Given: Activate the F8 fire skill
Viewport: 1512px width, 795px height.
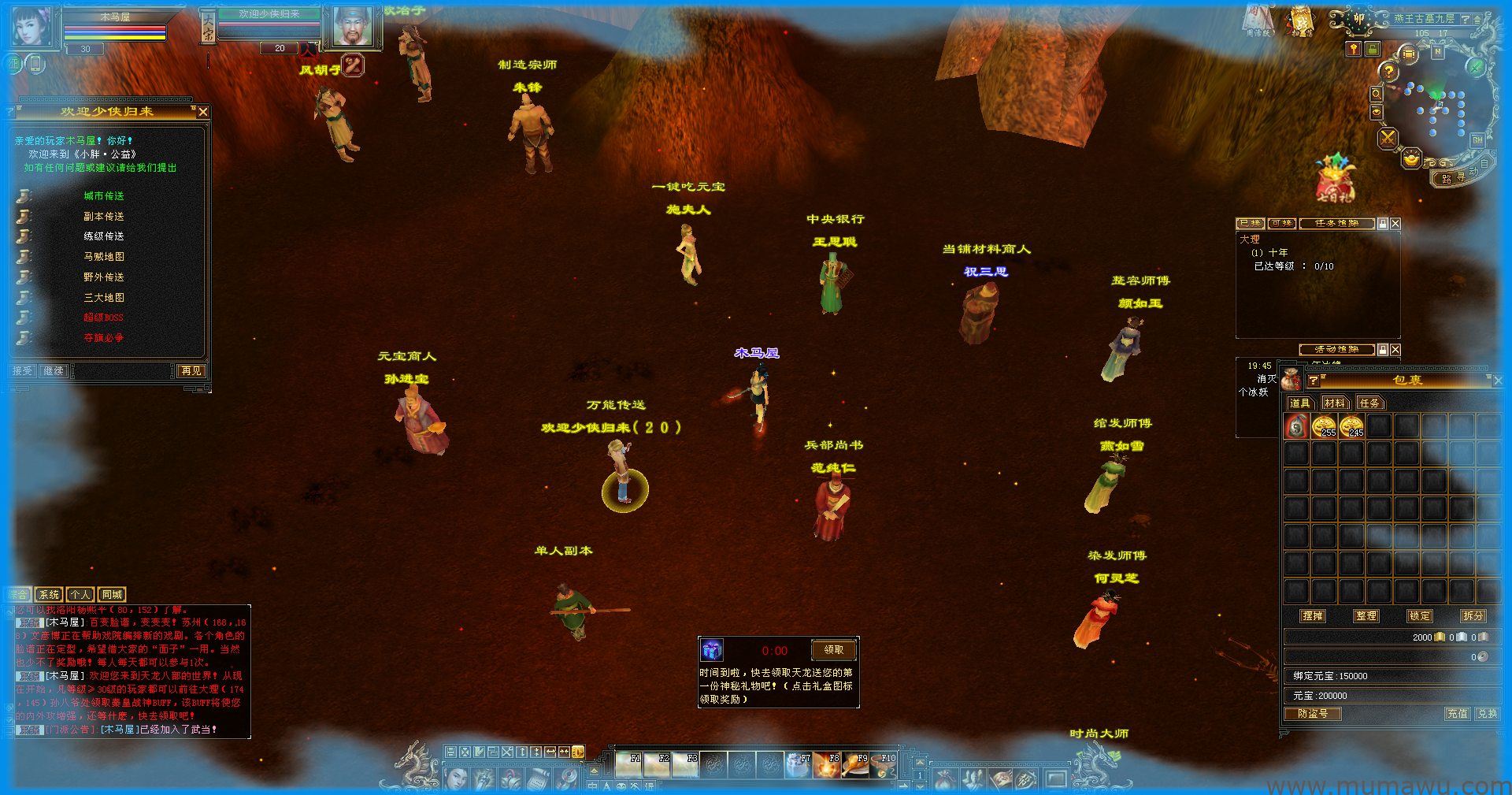Looking at the screenshot, I should (827, 765).
